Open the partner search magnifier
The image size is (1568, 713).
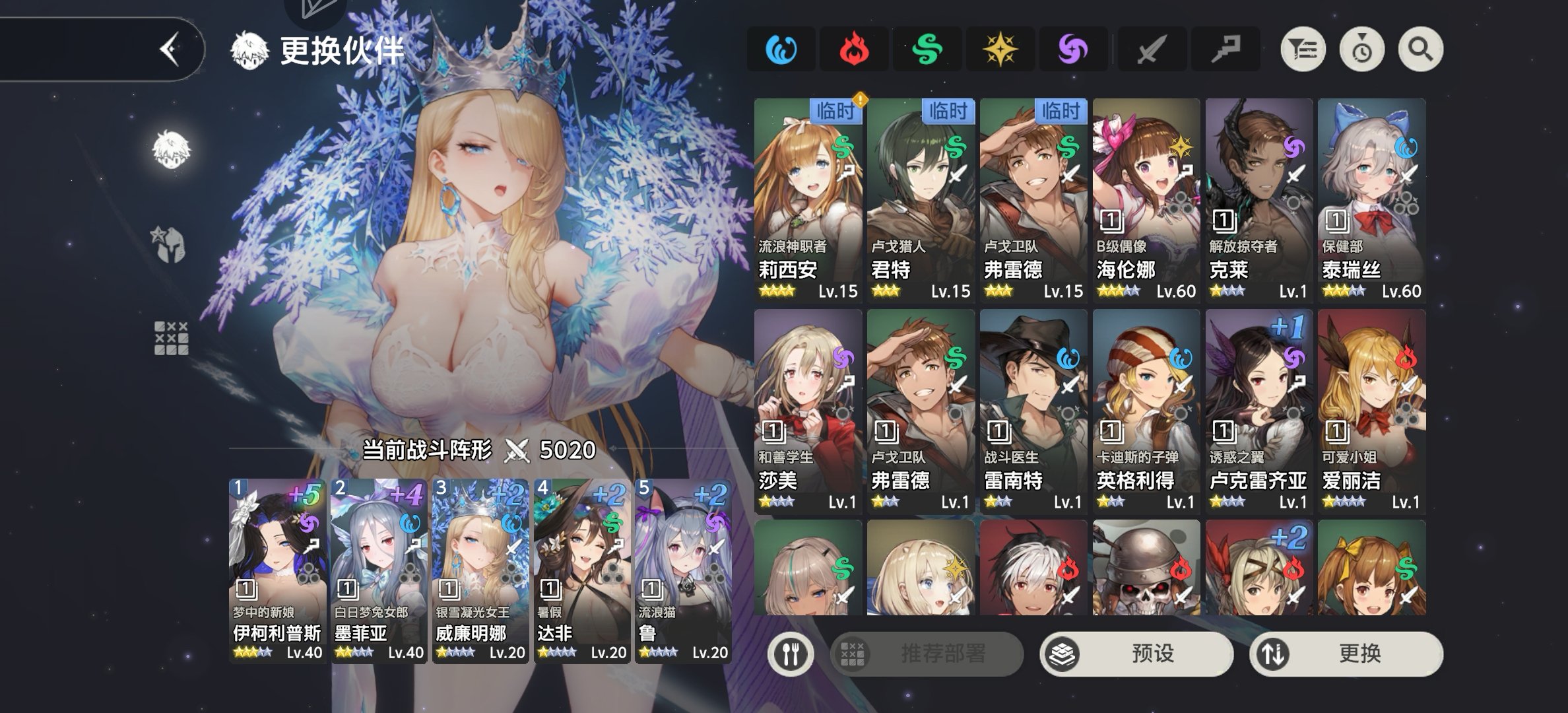pos(1420,50)
